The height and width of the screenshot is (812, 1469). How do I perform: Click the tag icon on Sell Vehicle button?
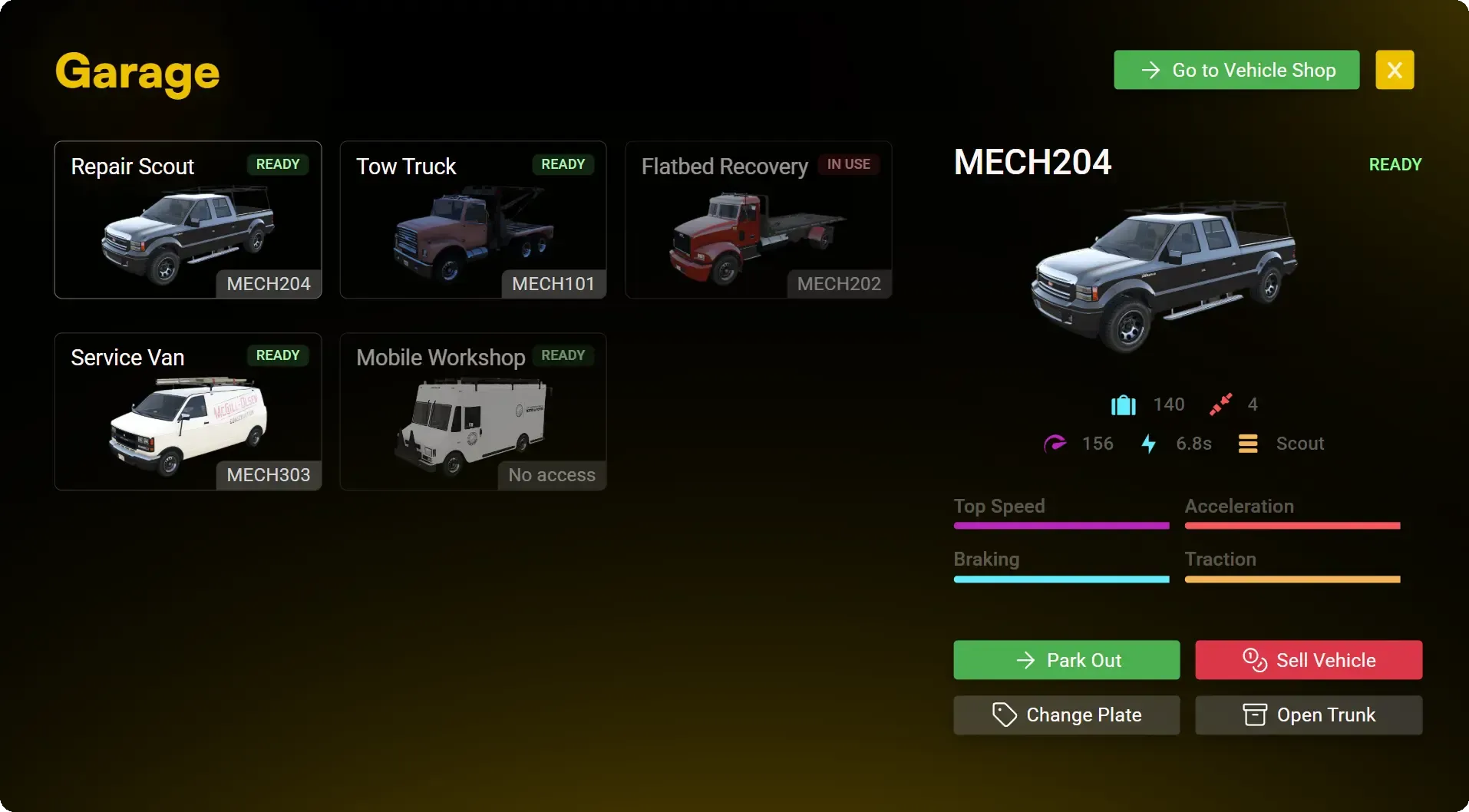click(1254, 660)
